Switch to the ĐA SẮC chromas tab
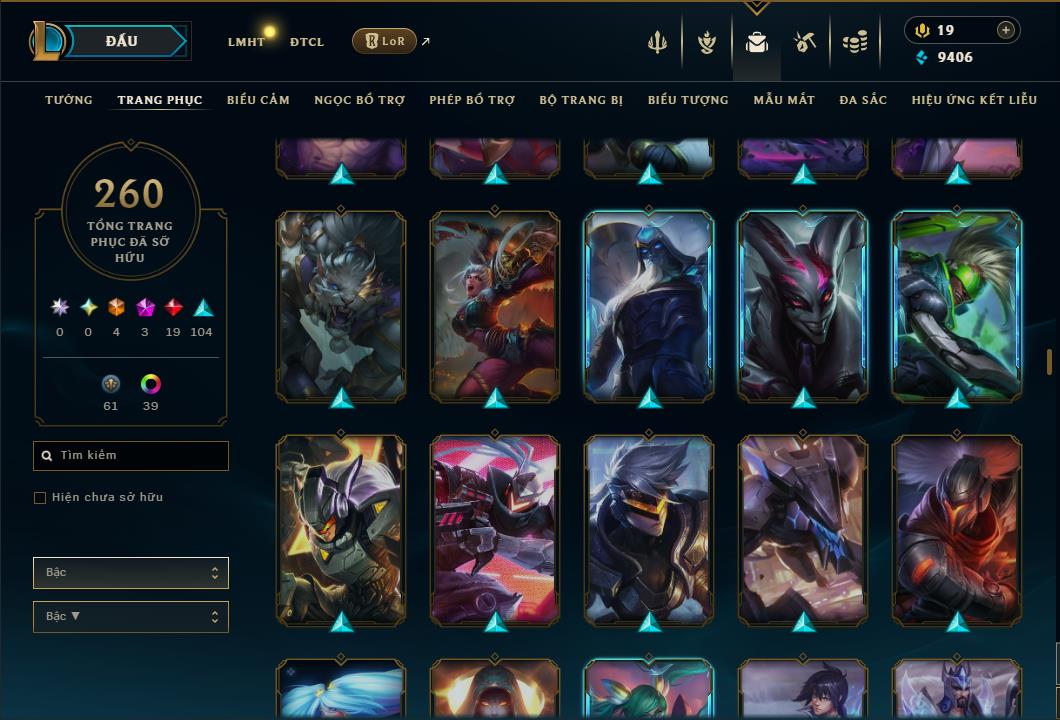The width and height of the screenshot is (1060, 720). 863,100
